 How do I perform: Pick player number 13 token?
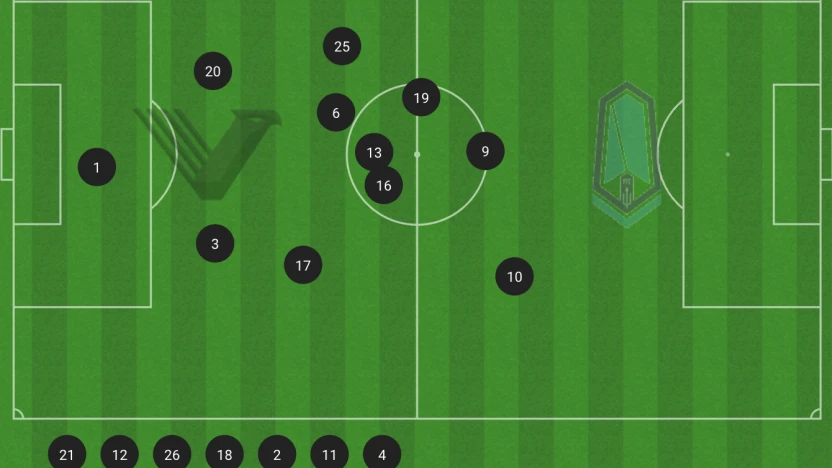tap(374, 153)
